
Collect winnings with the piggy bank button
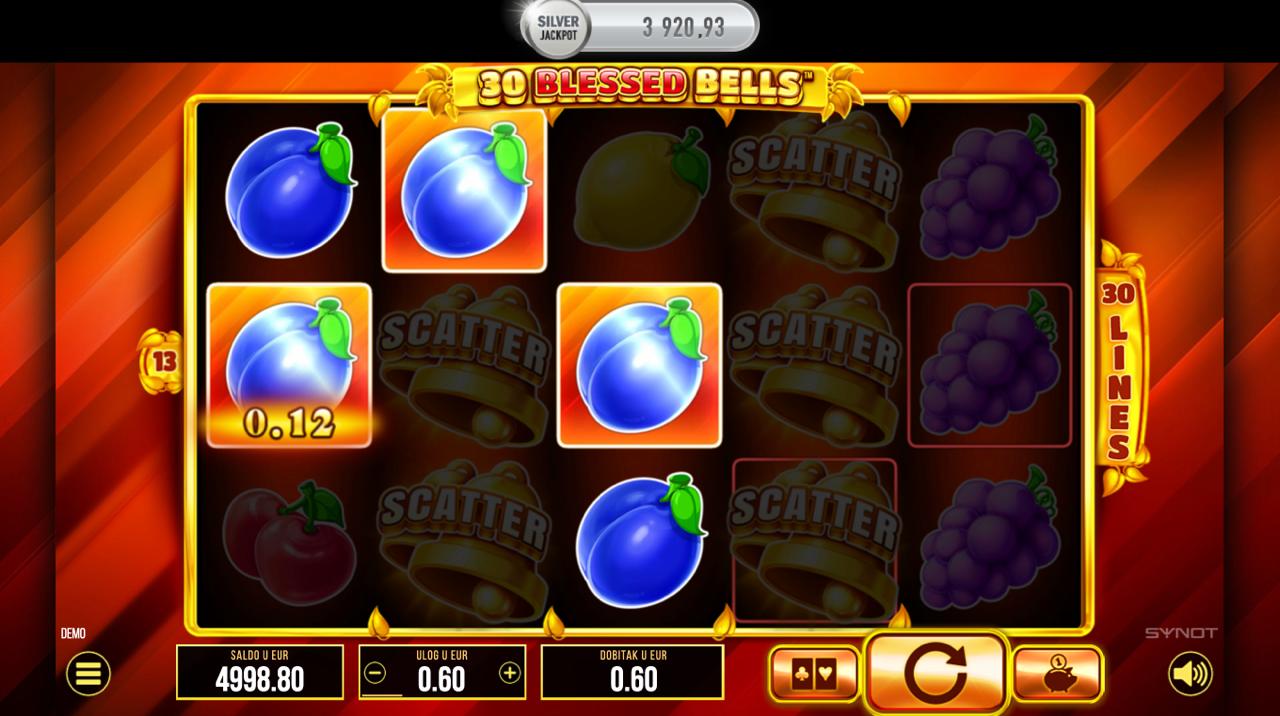coord(1058,674)
